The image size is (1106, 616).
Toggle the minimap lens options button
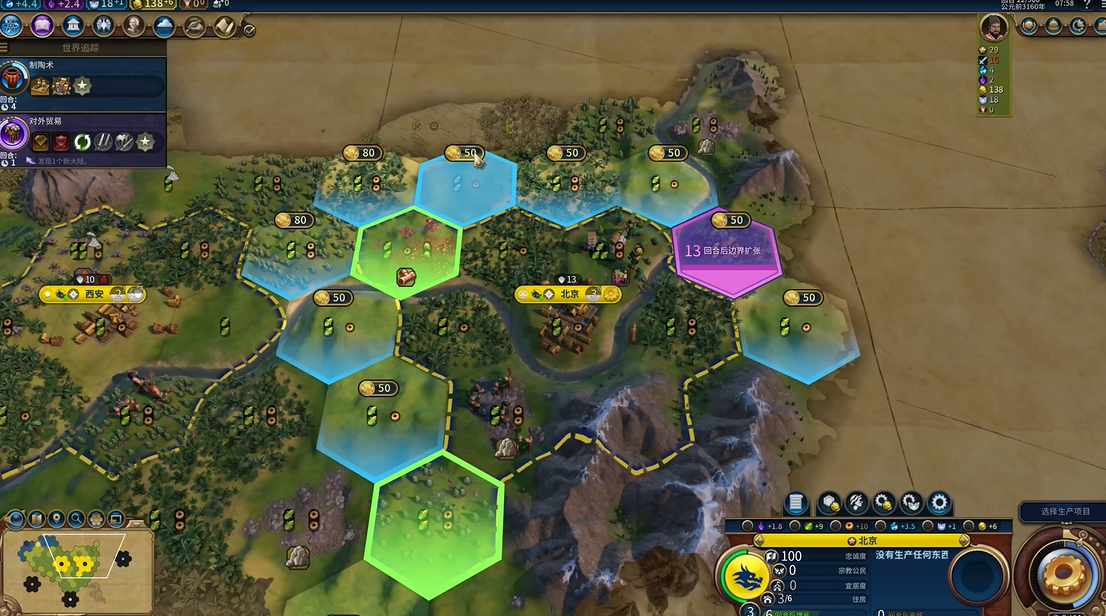pos(15,518)
